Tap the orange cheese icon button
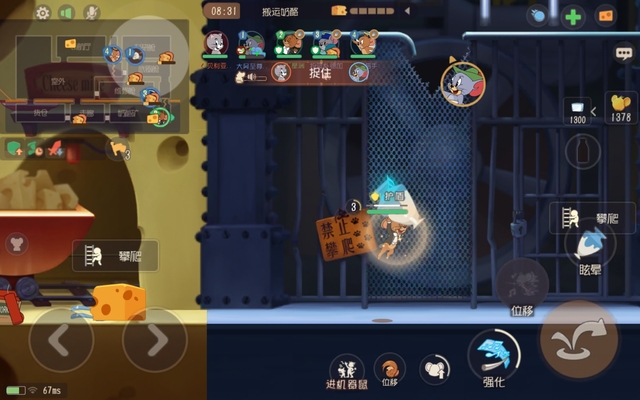The width and height of the screenshot is (640, 400). pos(605,16)
